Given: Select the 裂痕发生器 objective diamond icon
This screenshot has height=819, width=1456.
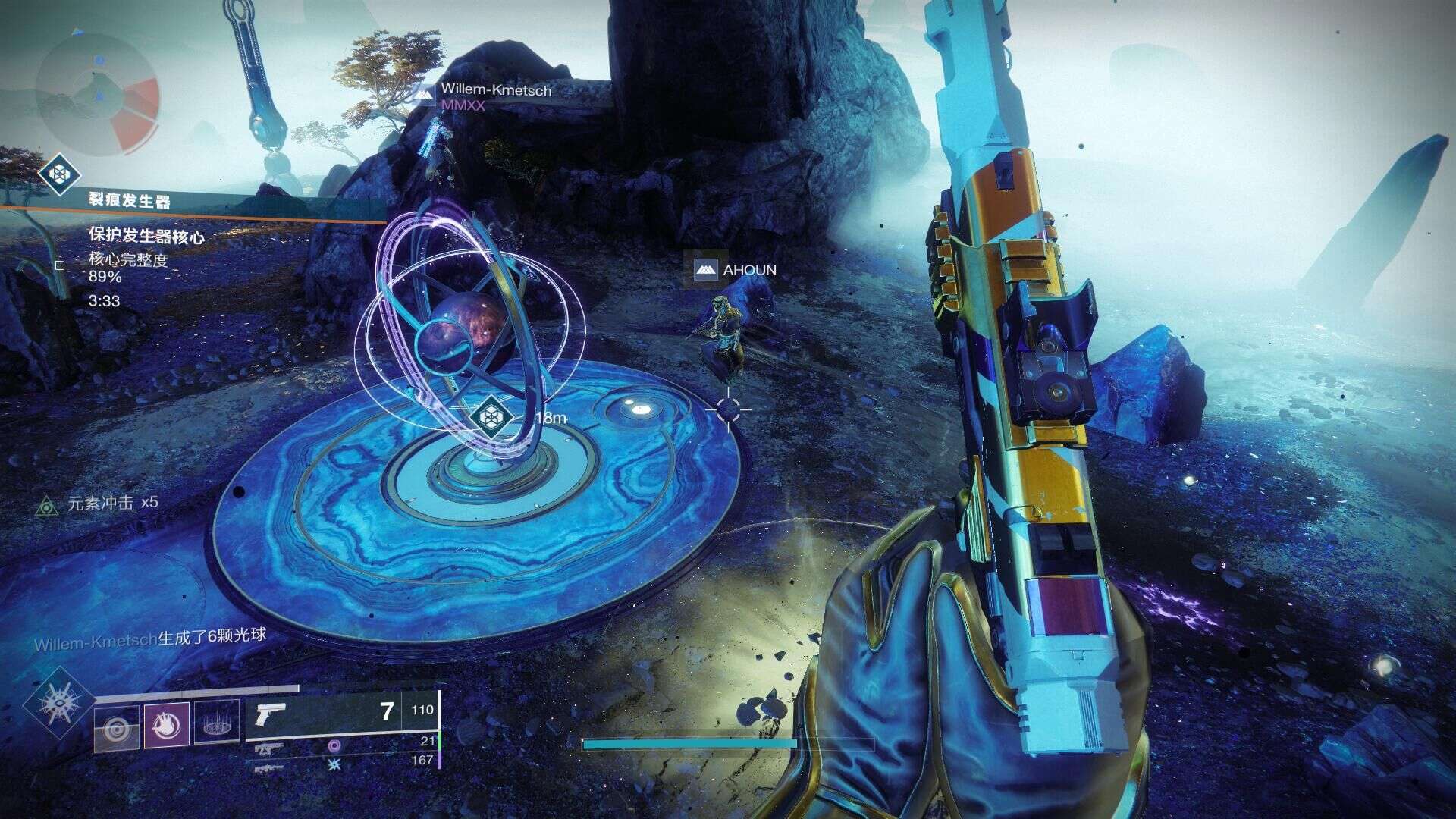Looking at the screenshot, I should (x=59, y=174).
